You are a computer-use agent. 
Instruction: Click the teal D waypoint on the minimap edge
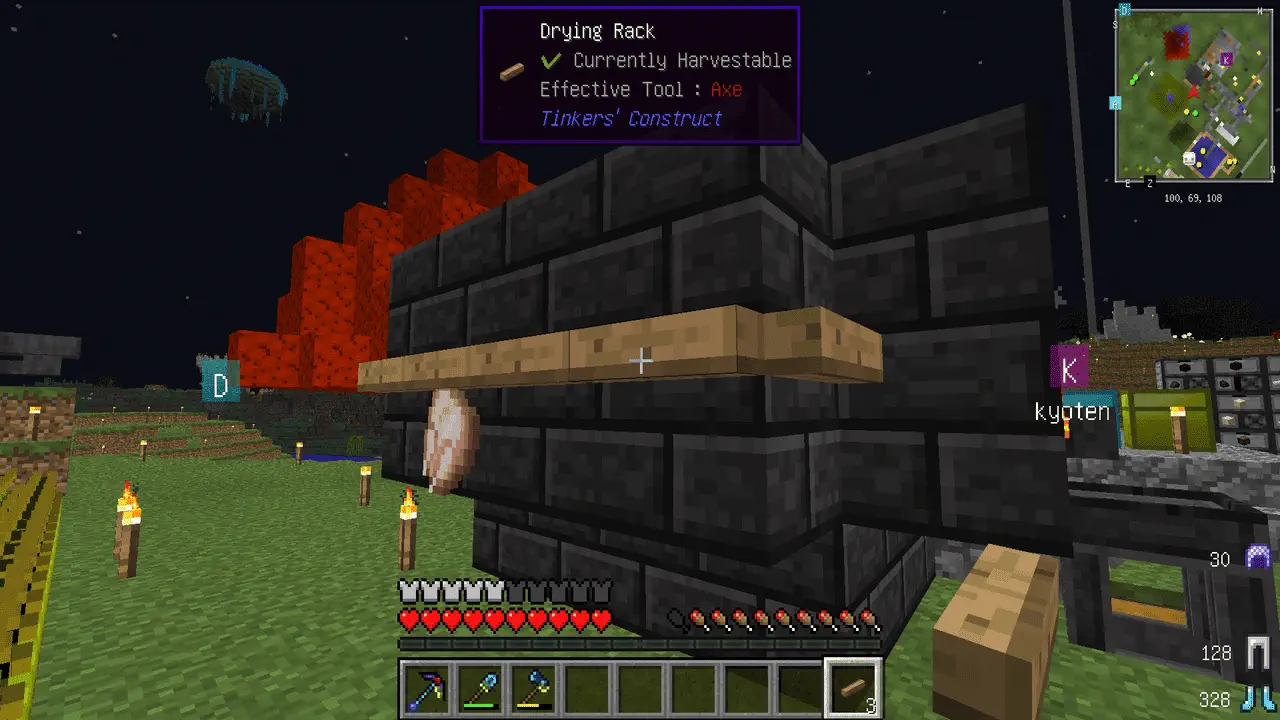tap(1124, 10)
